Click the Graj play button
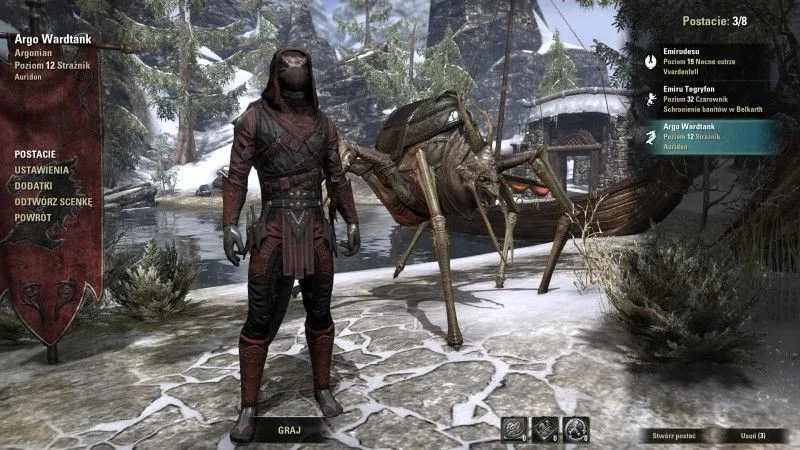The width and height of the screenshot is (800, 450). (288, 431)
